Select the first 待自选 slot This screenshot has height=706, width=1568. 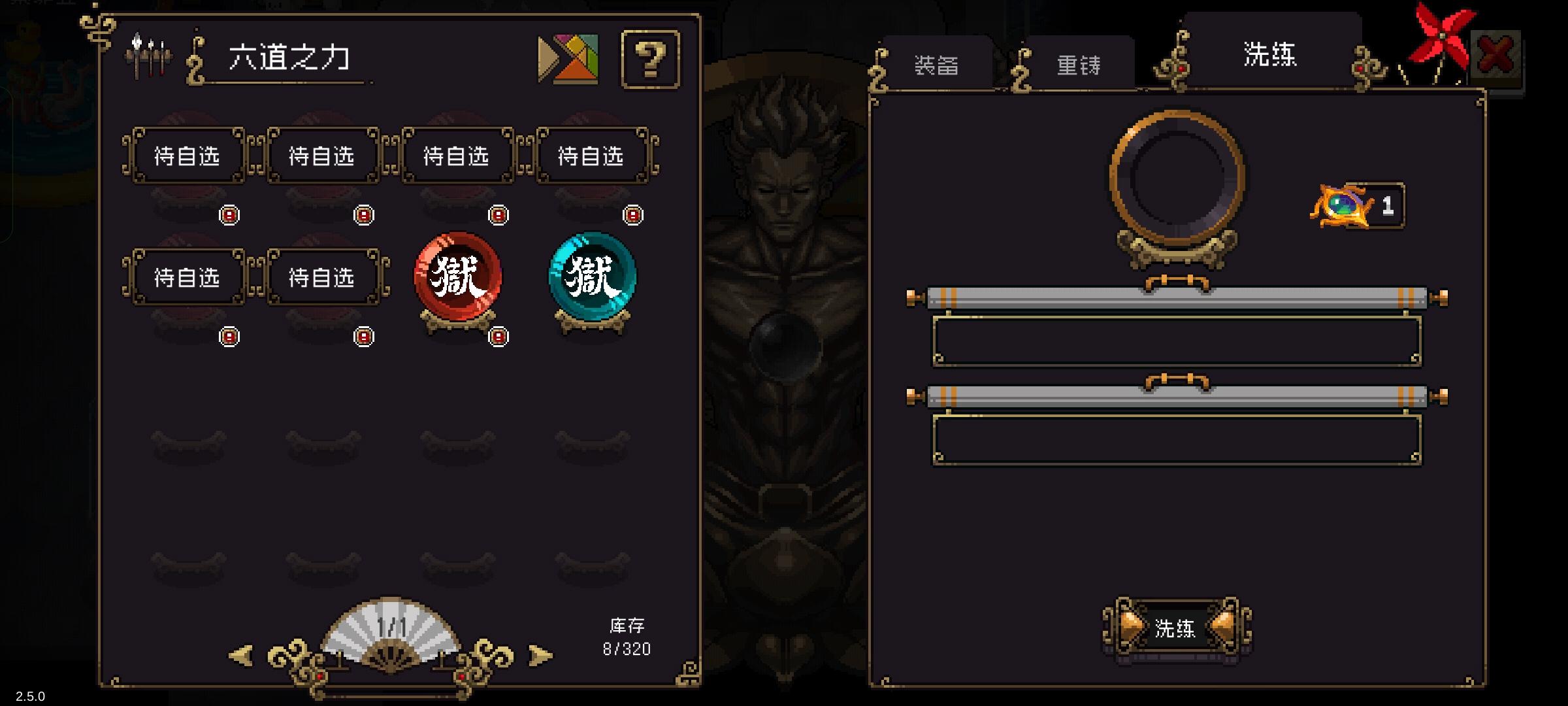coord(187,157)
